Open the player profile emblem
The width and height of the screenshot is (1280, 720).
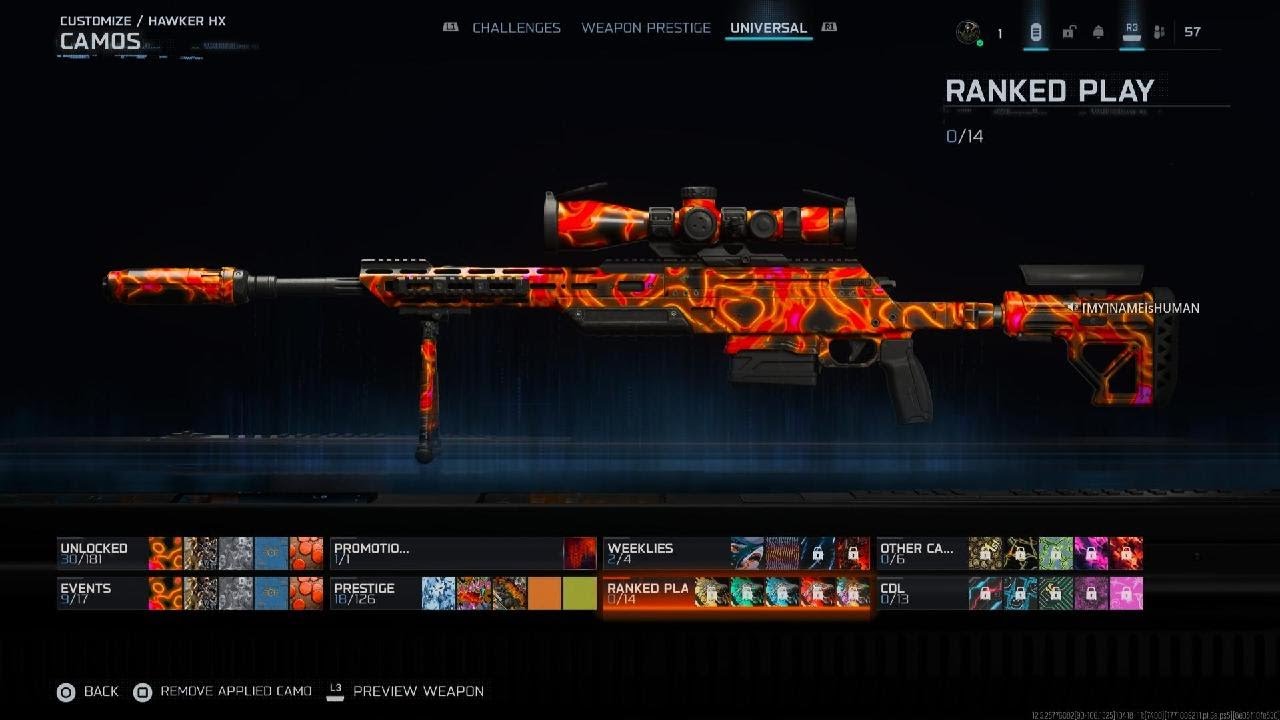pos(967,32)
